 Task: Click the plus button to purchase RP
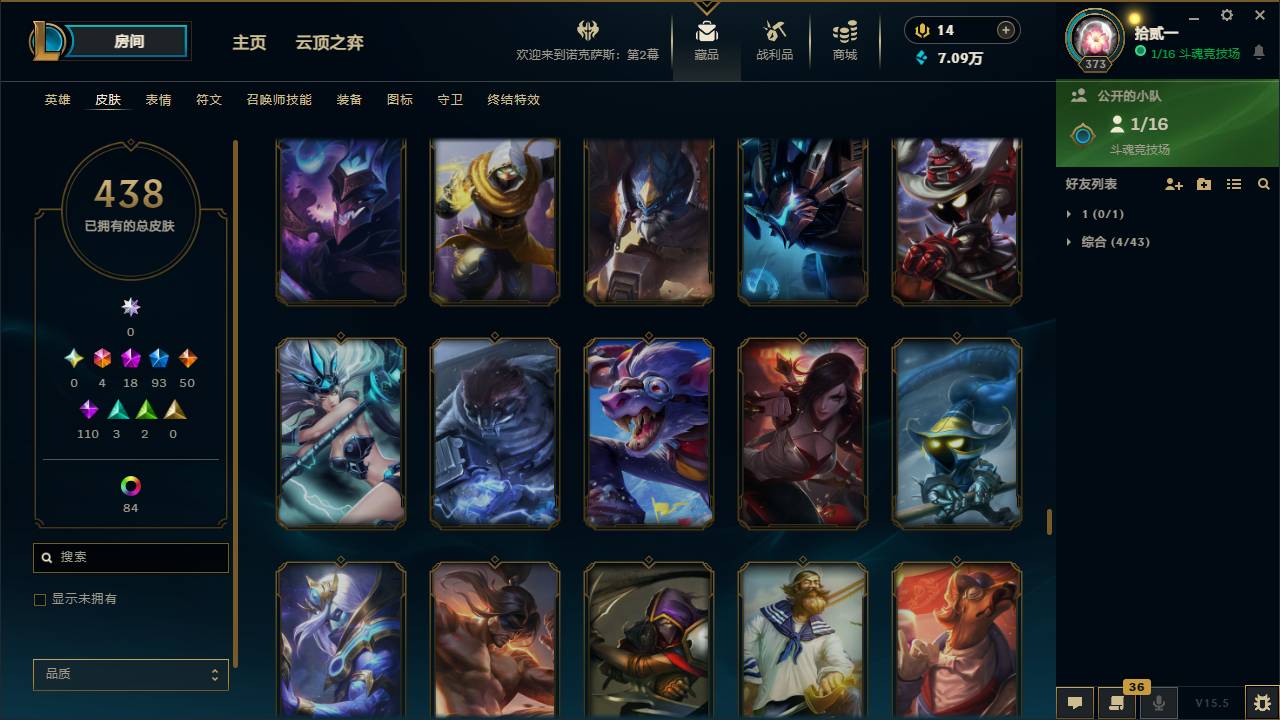pyautogui.click(x=1005, y=30)
